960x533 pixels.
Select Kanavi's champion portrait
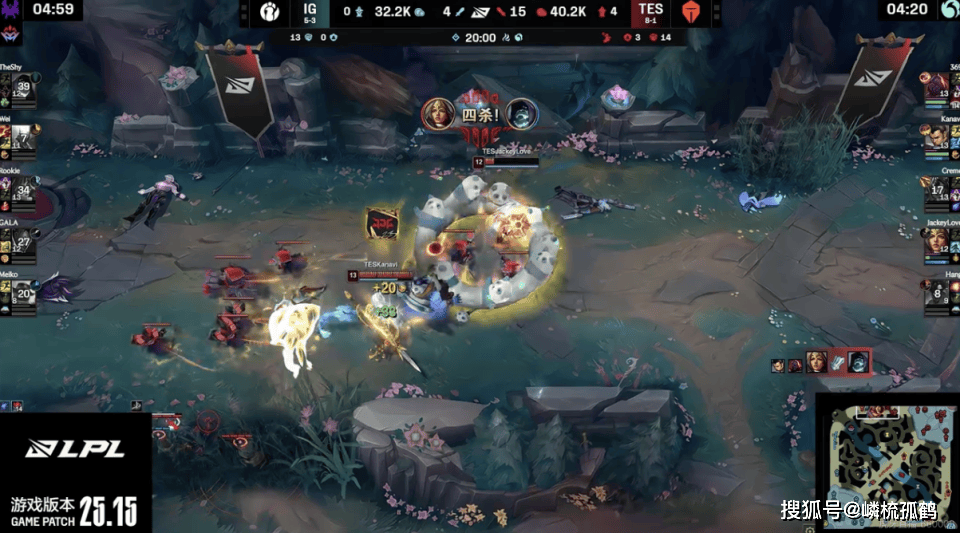(x=937, y=142)
